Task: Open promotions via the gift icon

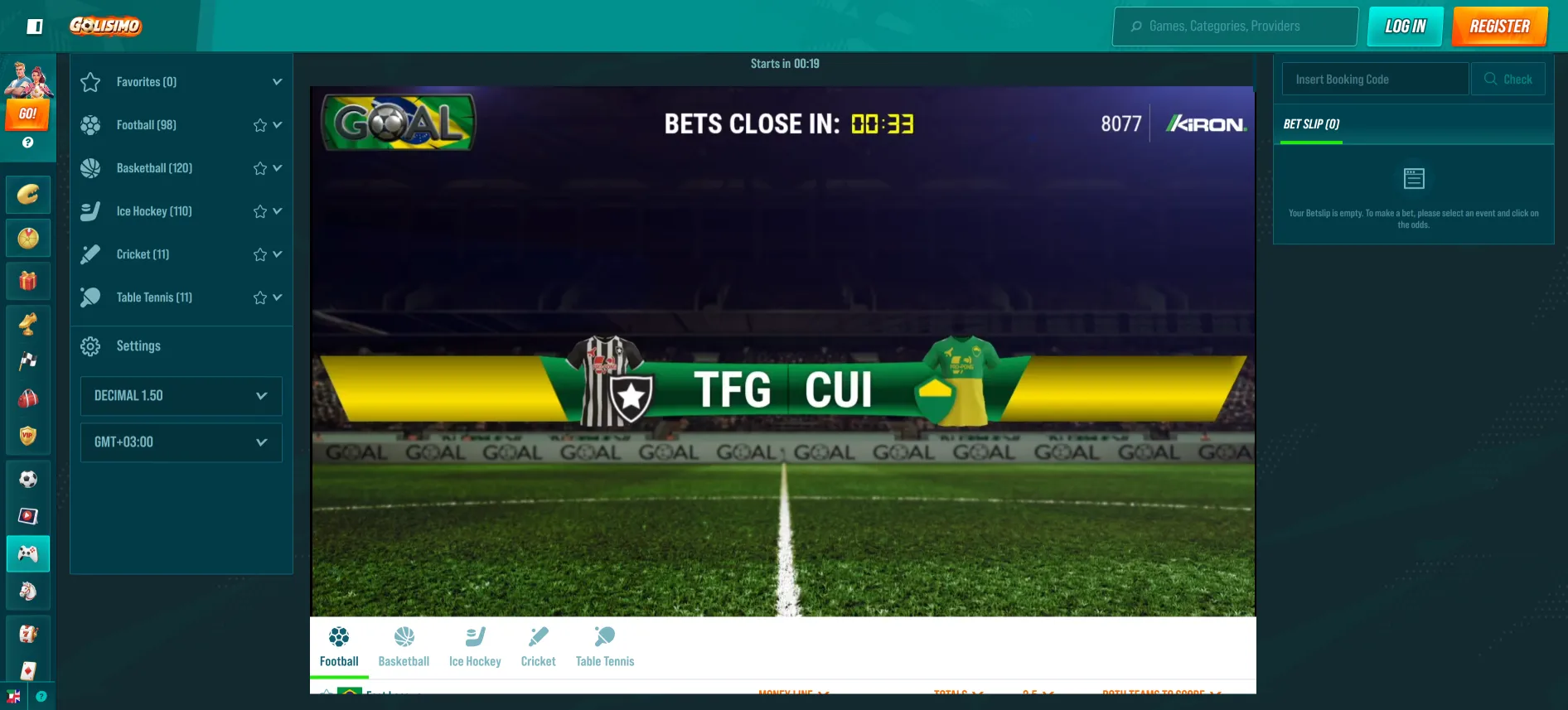Action: click(28, 281)
